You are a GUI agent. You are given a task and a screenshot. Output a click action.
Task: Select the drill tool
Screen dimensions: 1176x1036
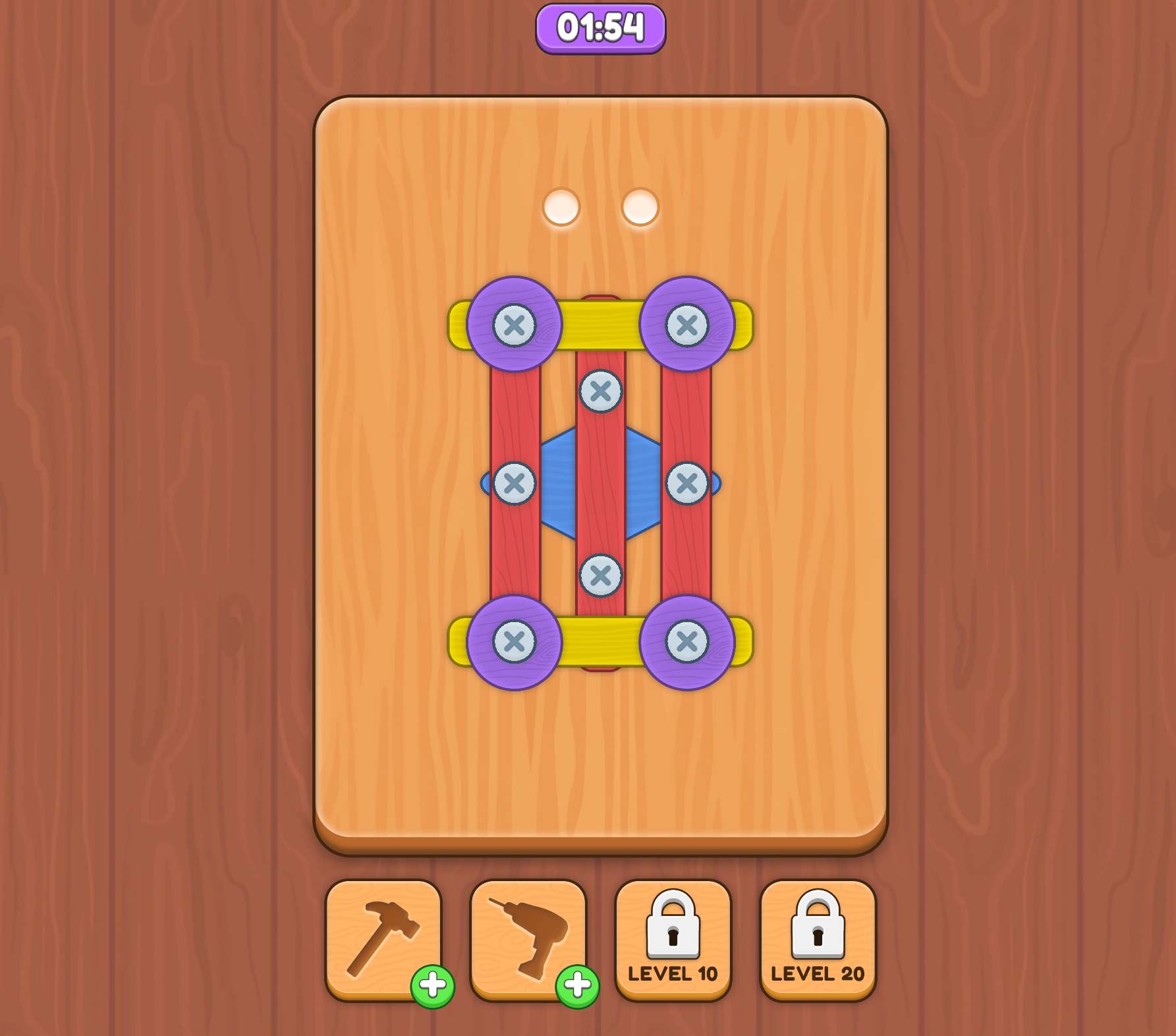pos(527,936)
